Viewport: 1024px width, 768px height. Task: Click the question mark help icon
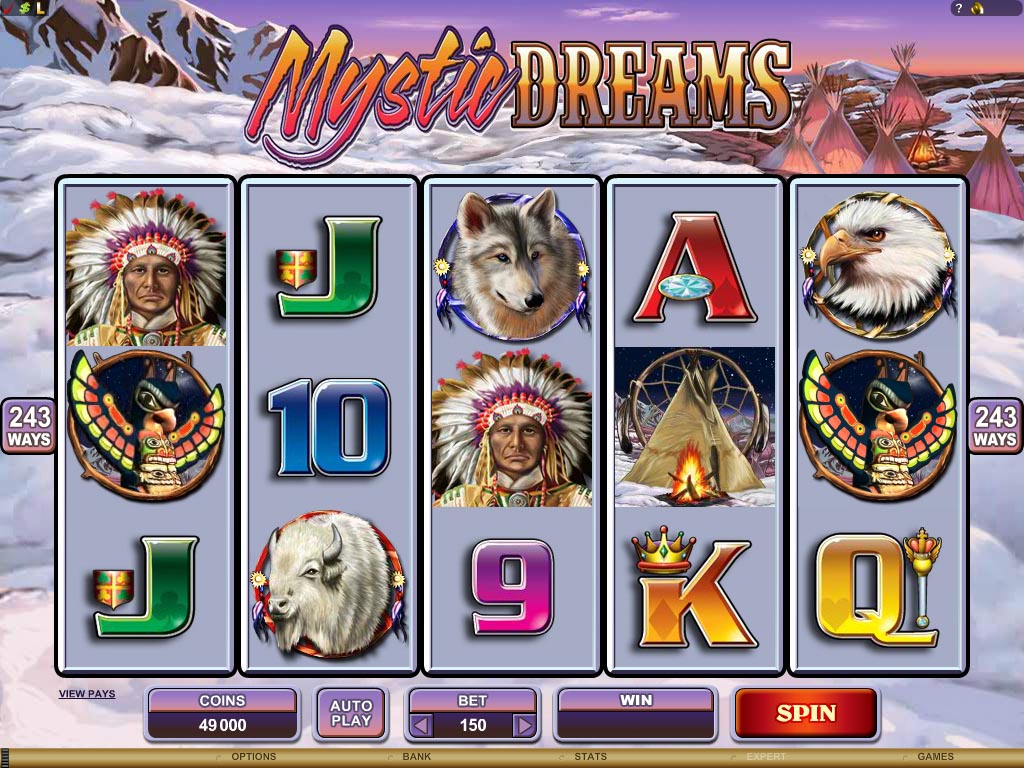pyautogui.click(x=958, y=8)
